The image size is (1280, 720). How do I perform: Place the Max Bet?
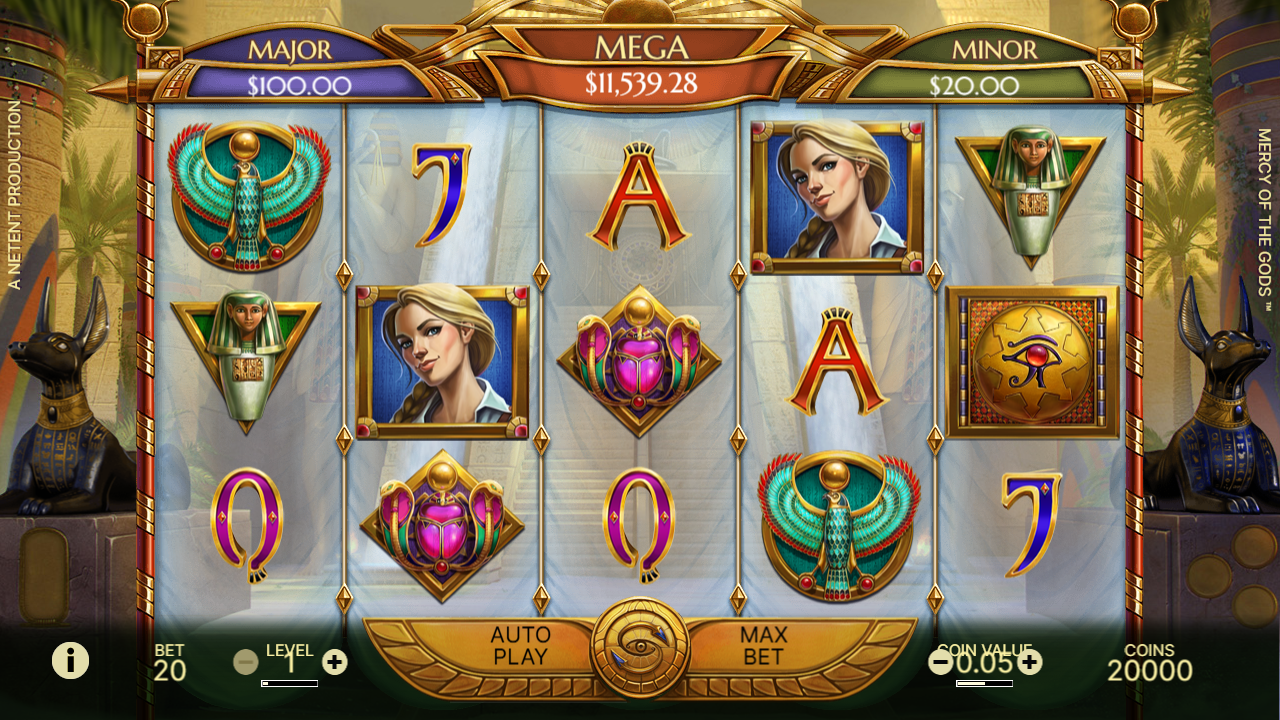[x=763, y=646]
